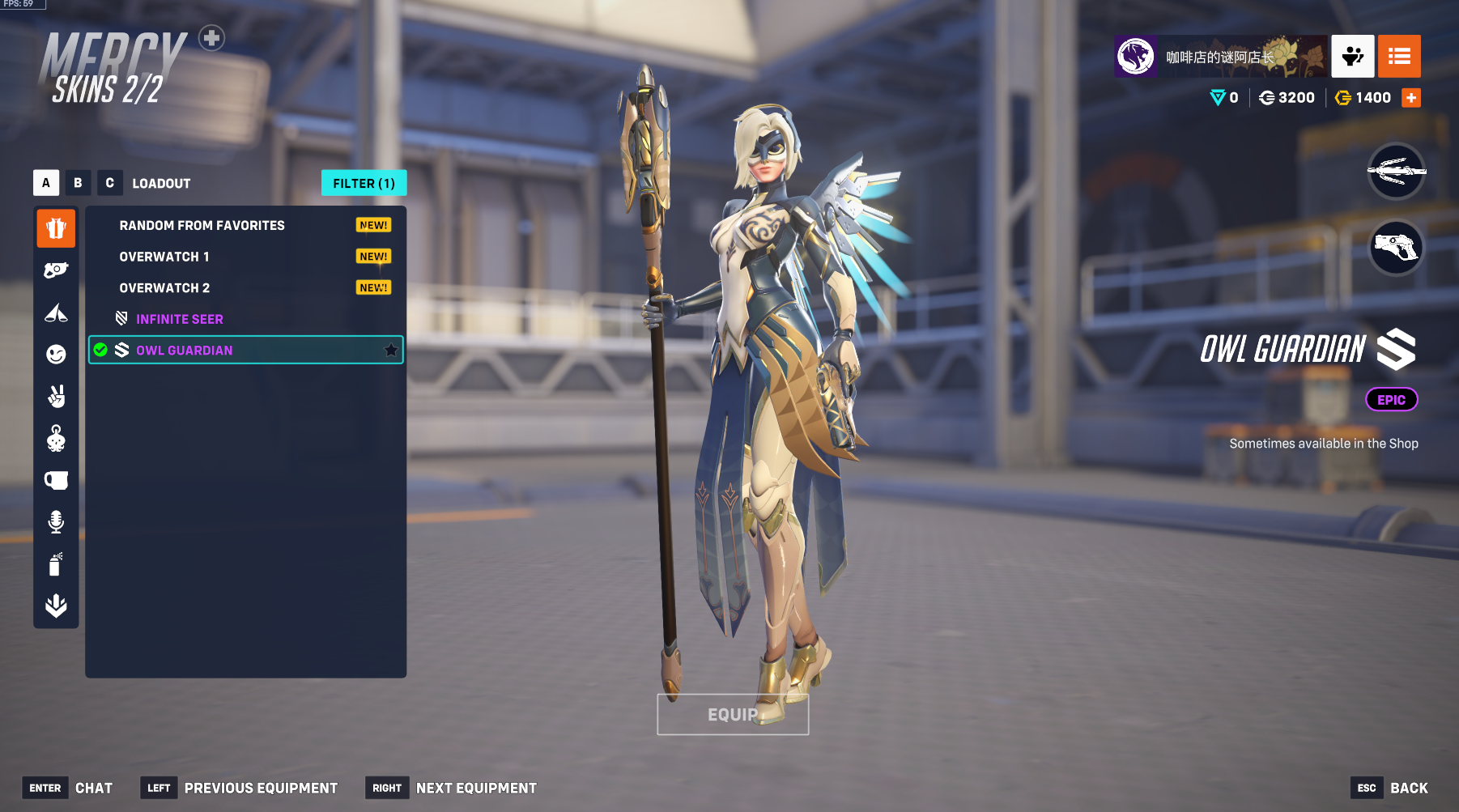Open the sprays spray-can category
Viewport: 1459px width, 812px height.
pyautogui.click(x=56, y=563)
